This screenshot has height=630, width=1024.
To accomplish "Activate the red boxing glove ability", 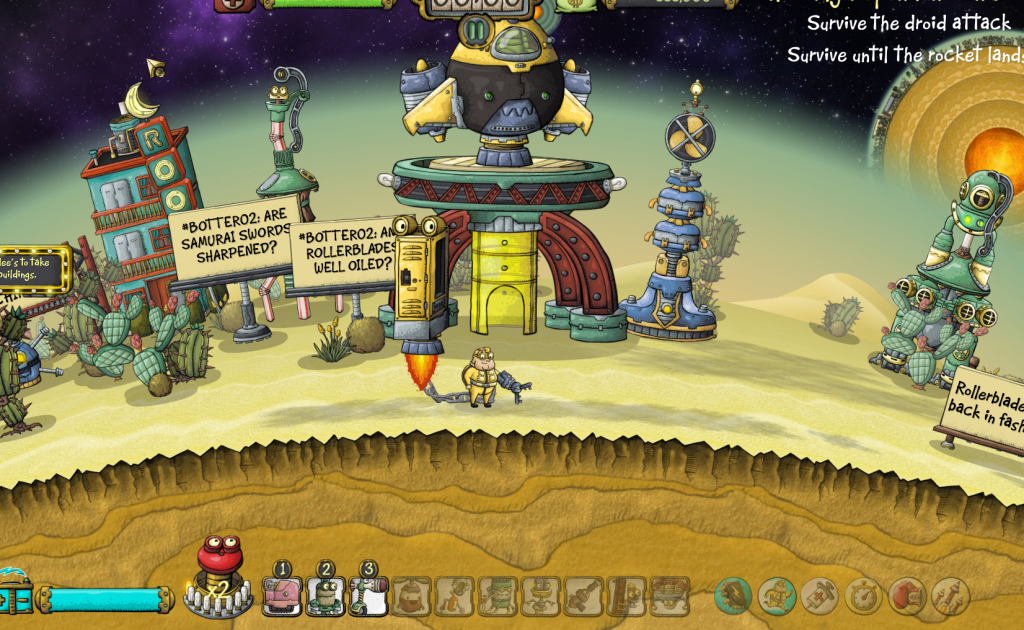I will tap(907, 596).
